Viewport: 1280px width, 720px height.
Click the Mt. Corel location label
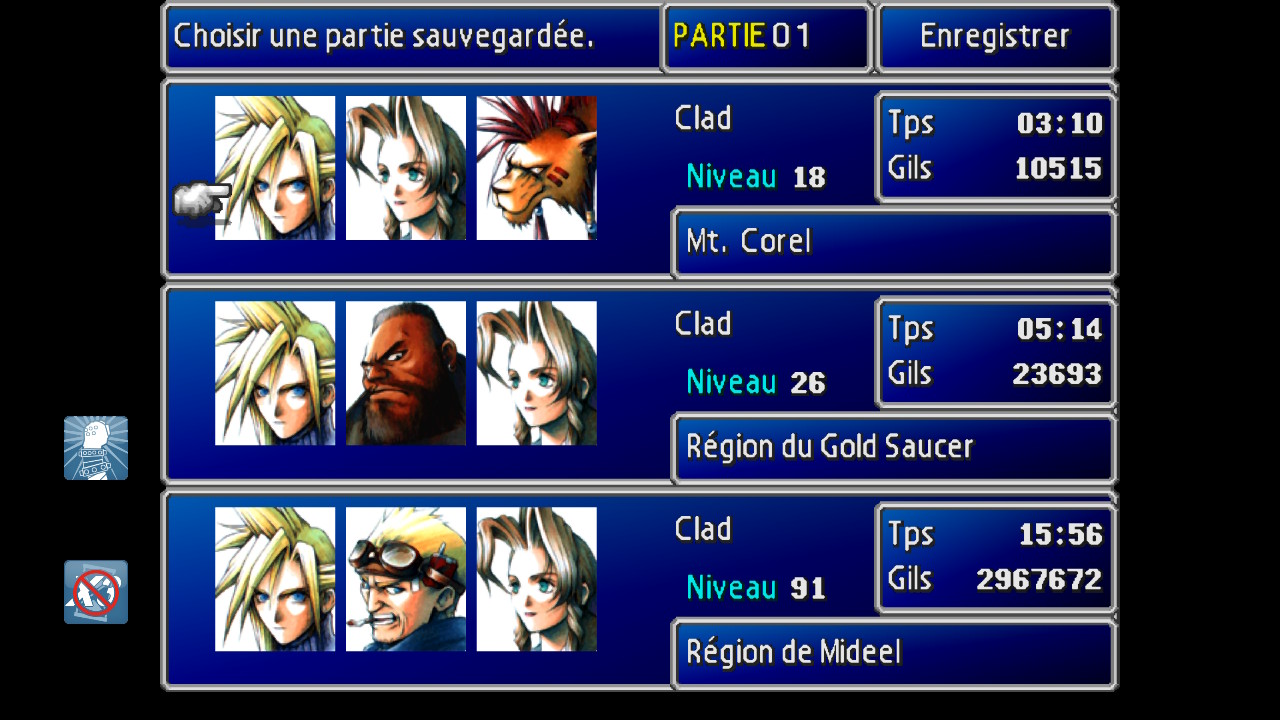(748, 242)
